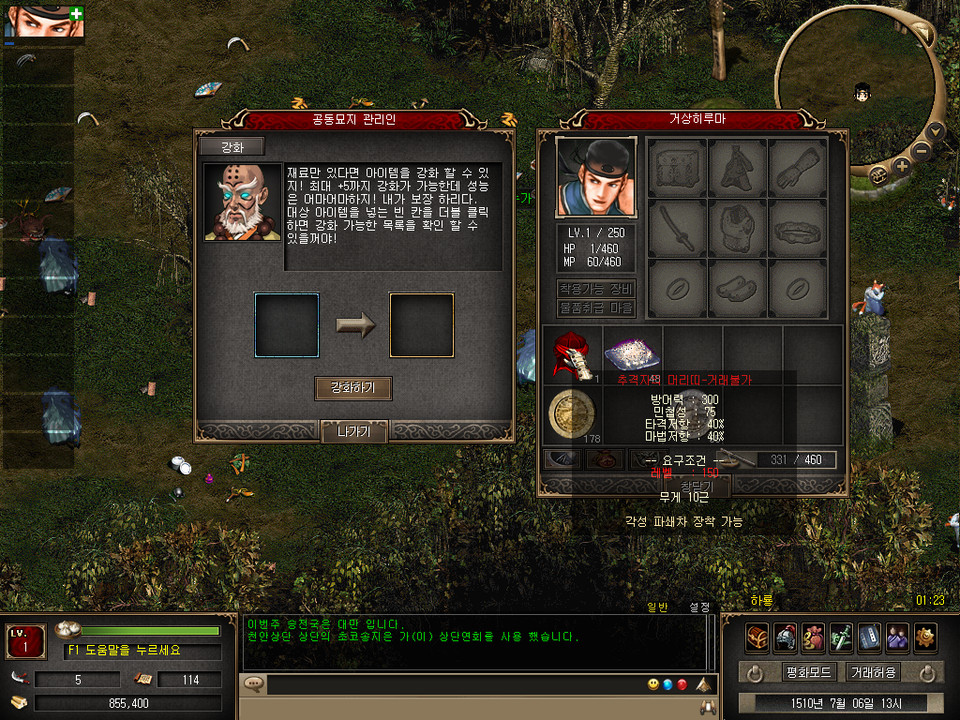Select the red headband item in inventory

pos(571,352)
